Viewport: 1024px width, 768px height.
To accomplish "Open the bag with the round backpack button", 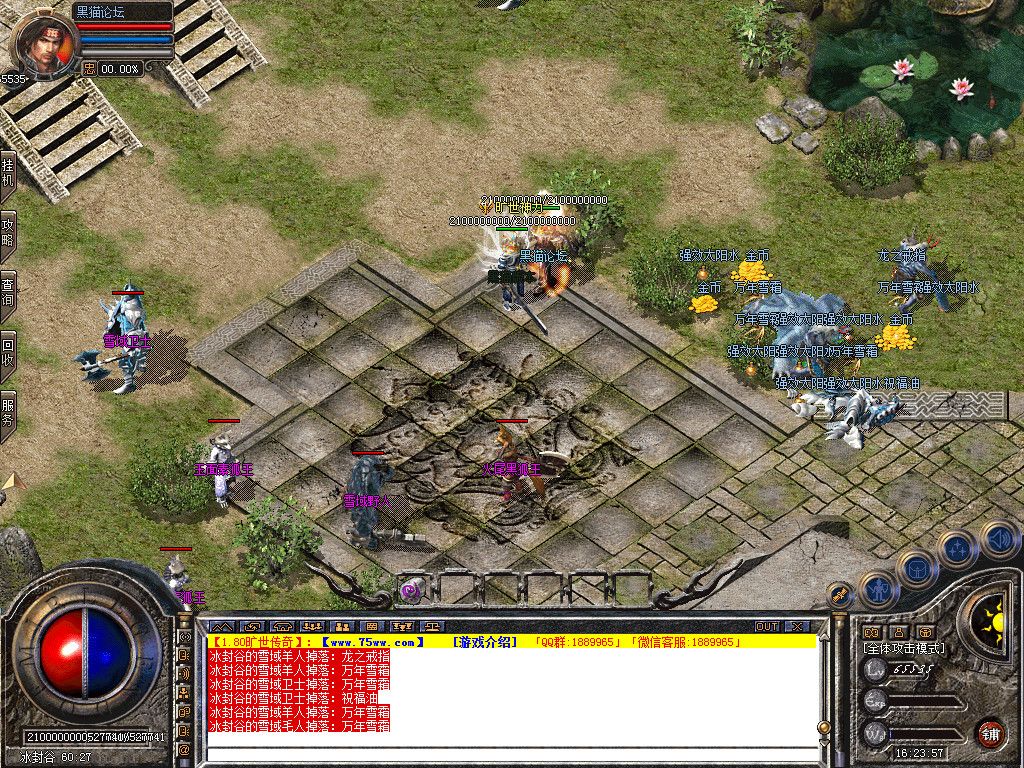I will (916, 568).
